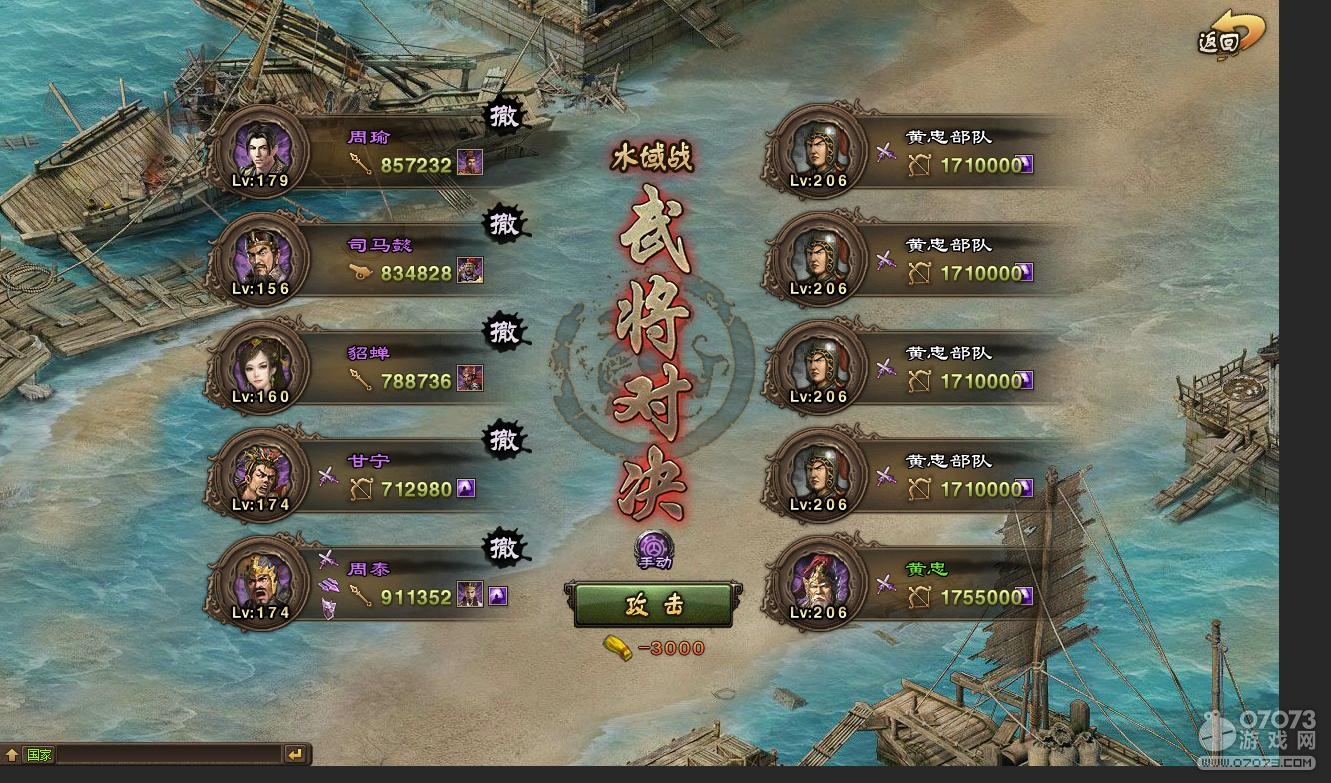
Task: Click the green 攻击 attack button
Action: 654,605
